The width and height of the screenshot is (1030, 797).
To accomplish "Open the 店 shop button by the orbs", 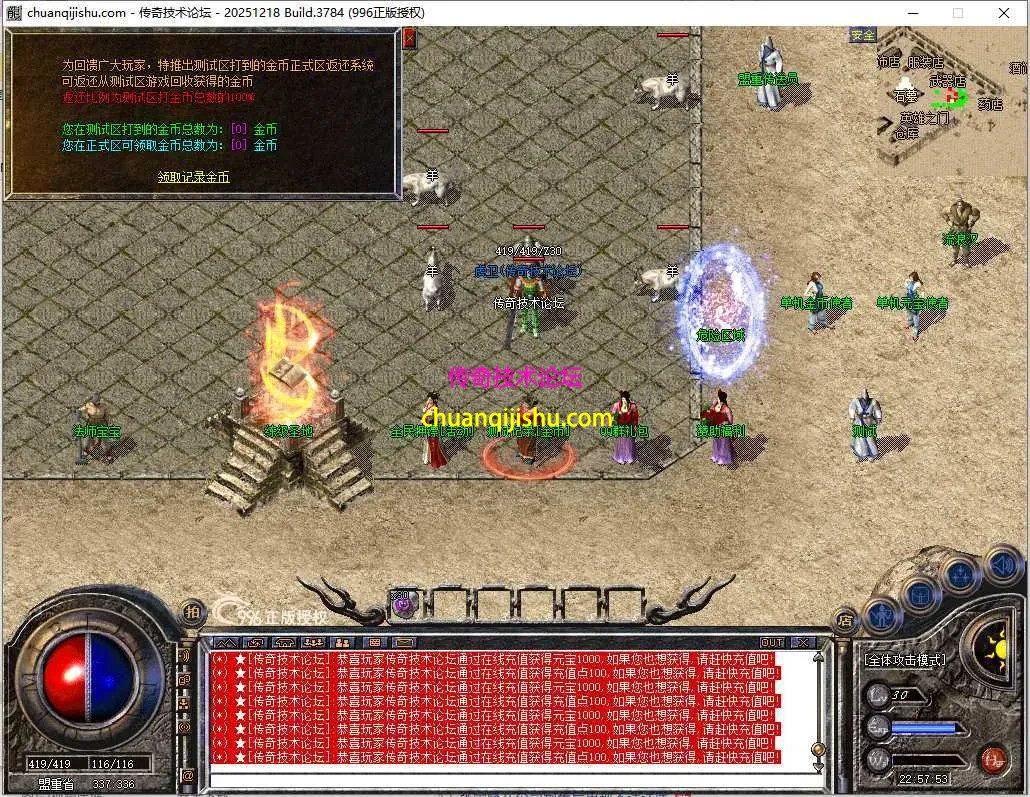I will click(845, 619).
